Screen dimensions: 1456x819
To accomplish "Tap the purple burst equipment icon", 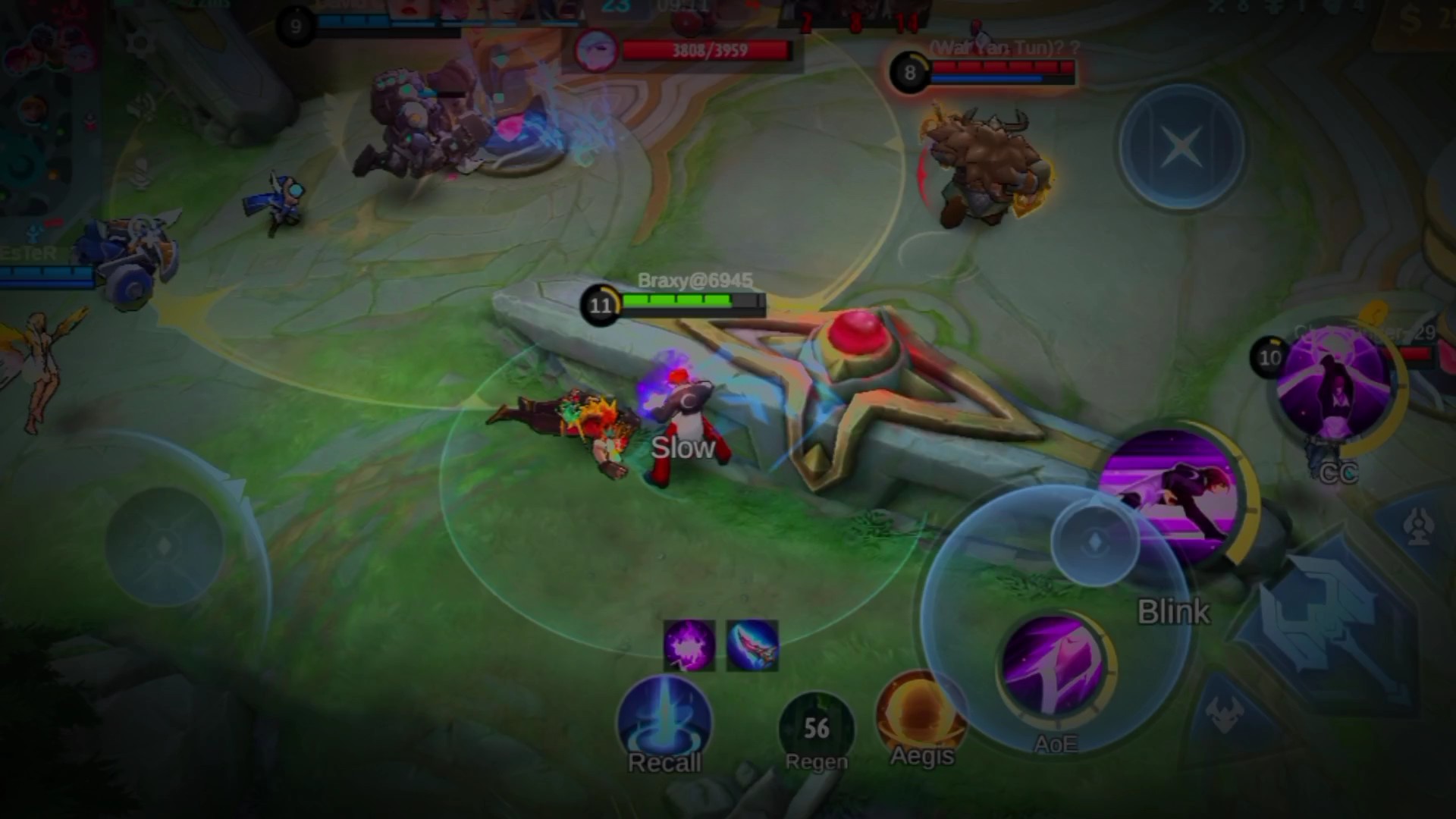I will [x=689, y=645].
